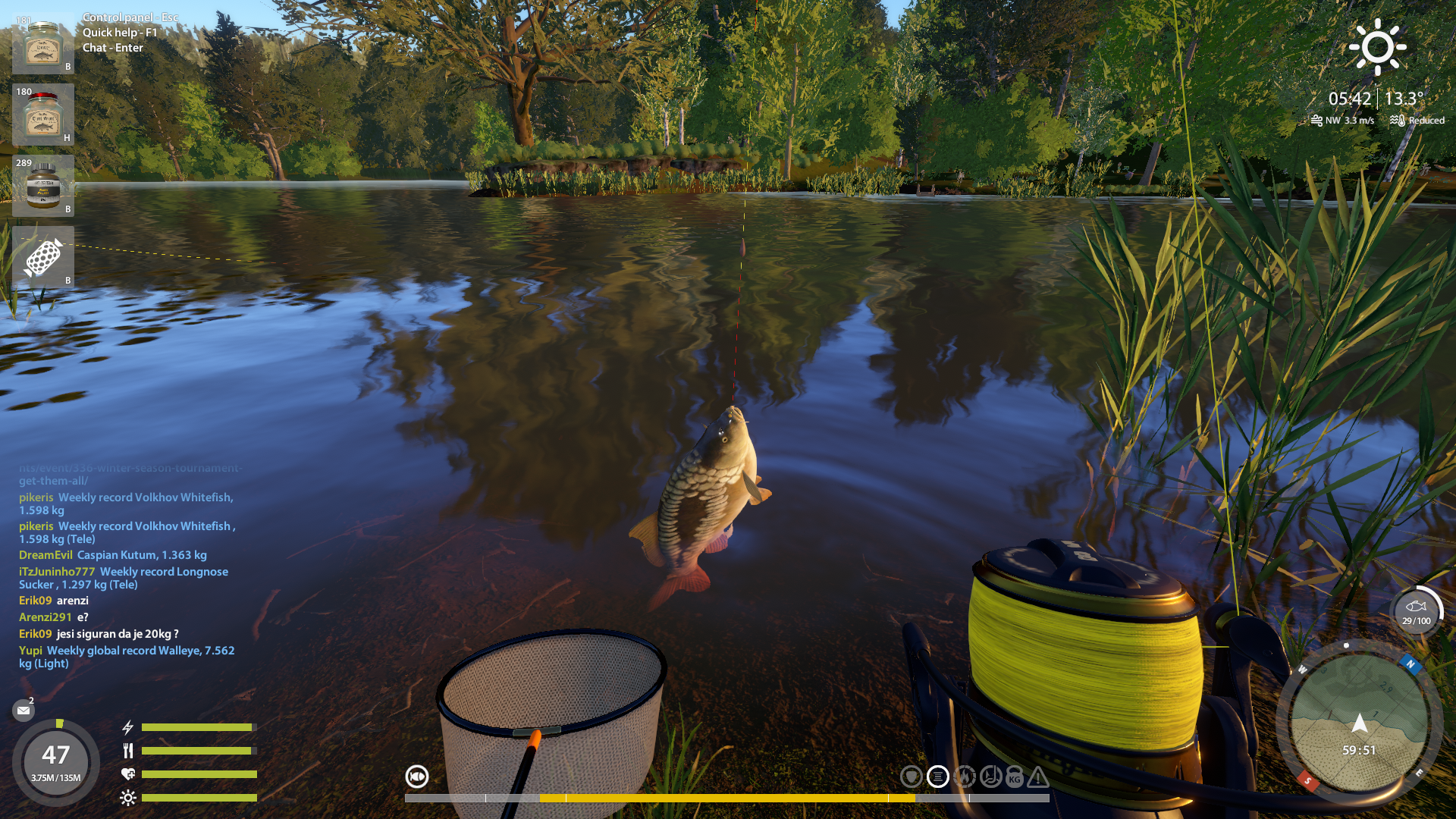Open the mail envelope notification
The height and width of the screenshot is (819, 1456).
tap(24, 711)
